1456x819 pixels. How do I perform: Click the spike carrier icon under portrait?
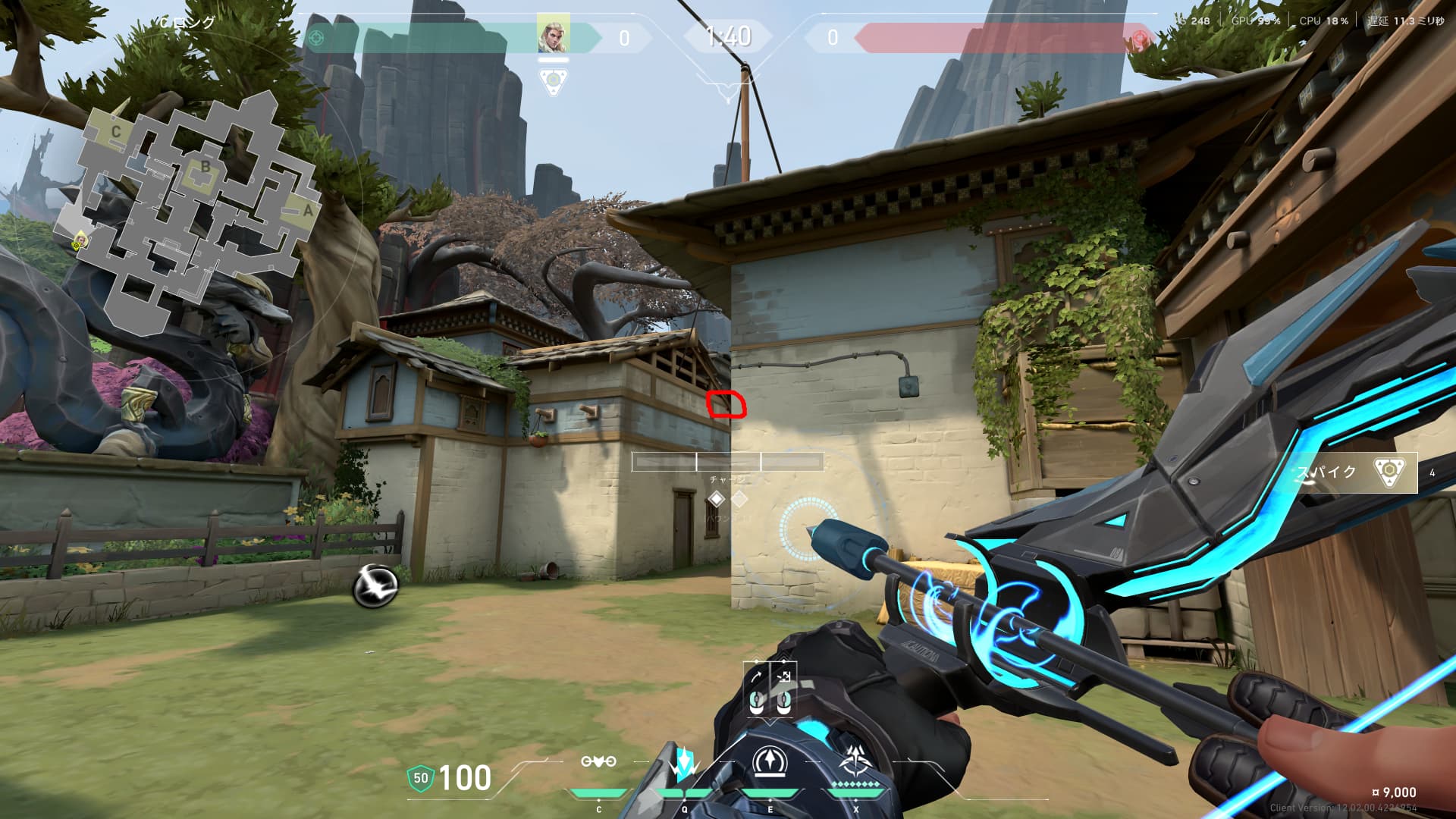[x=554, y=80]
